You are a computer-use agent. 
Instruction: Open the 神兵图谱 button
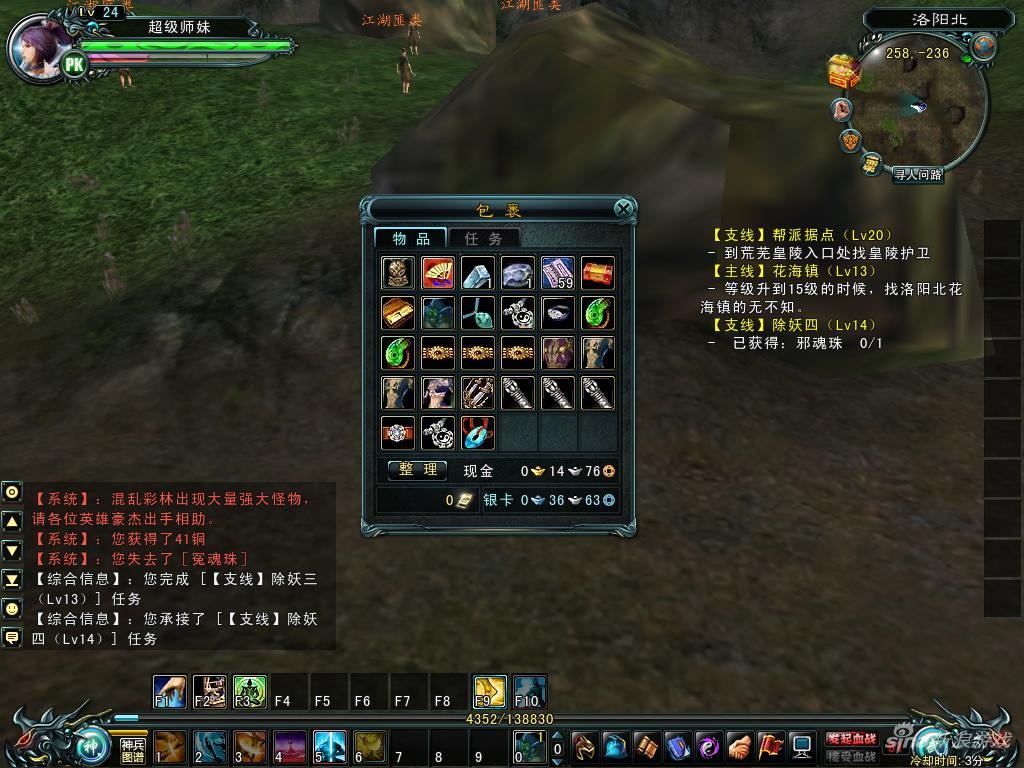pos(133,749)
